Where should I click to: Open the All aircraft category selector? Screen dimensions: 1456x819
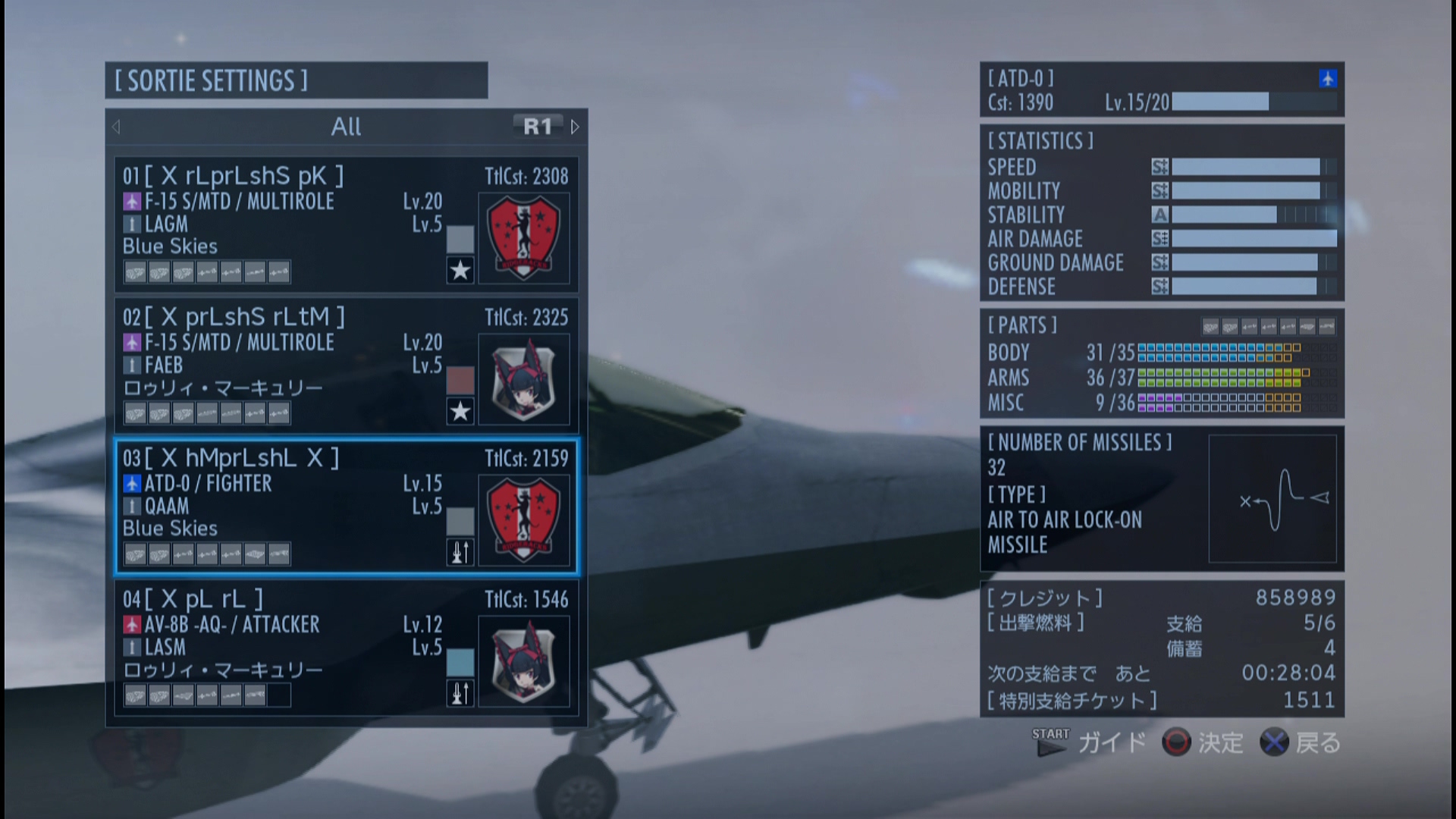pos(346,127)
